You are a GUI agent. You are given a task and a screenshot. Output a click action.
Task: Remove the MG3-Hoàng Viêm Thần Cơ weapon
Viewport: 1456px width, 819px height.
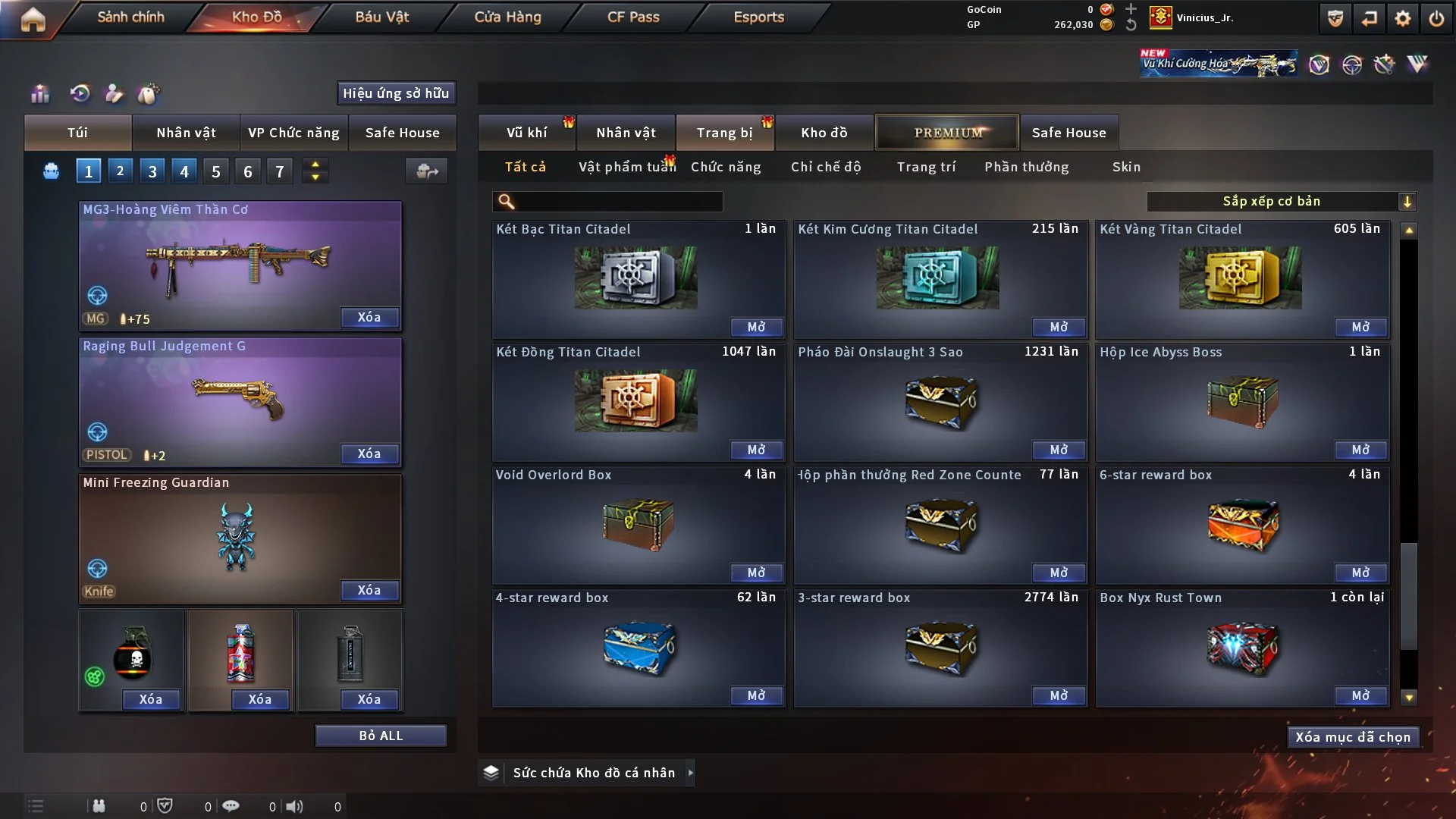point(369,317)
